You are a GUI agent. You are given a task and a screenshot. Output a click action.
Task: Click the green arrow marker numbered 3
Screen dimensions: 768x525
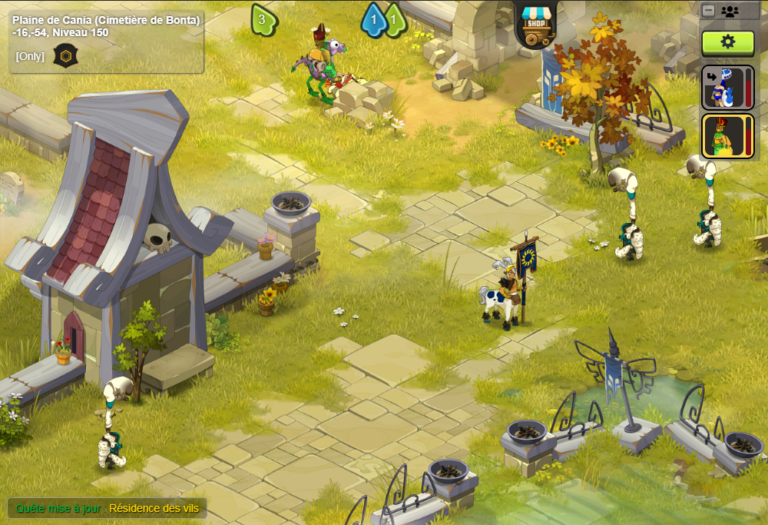tap(262, 18)
